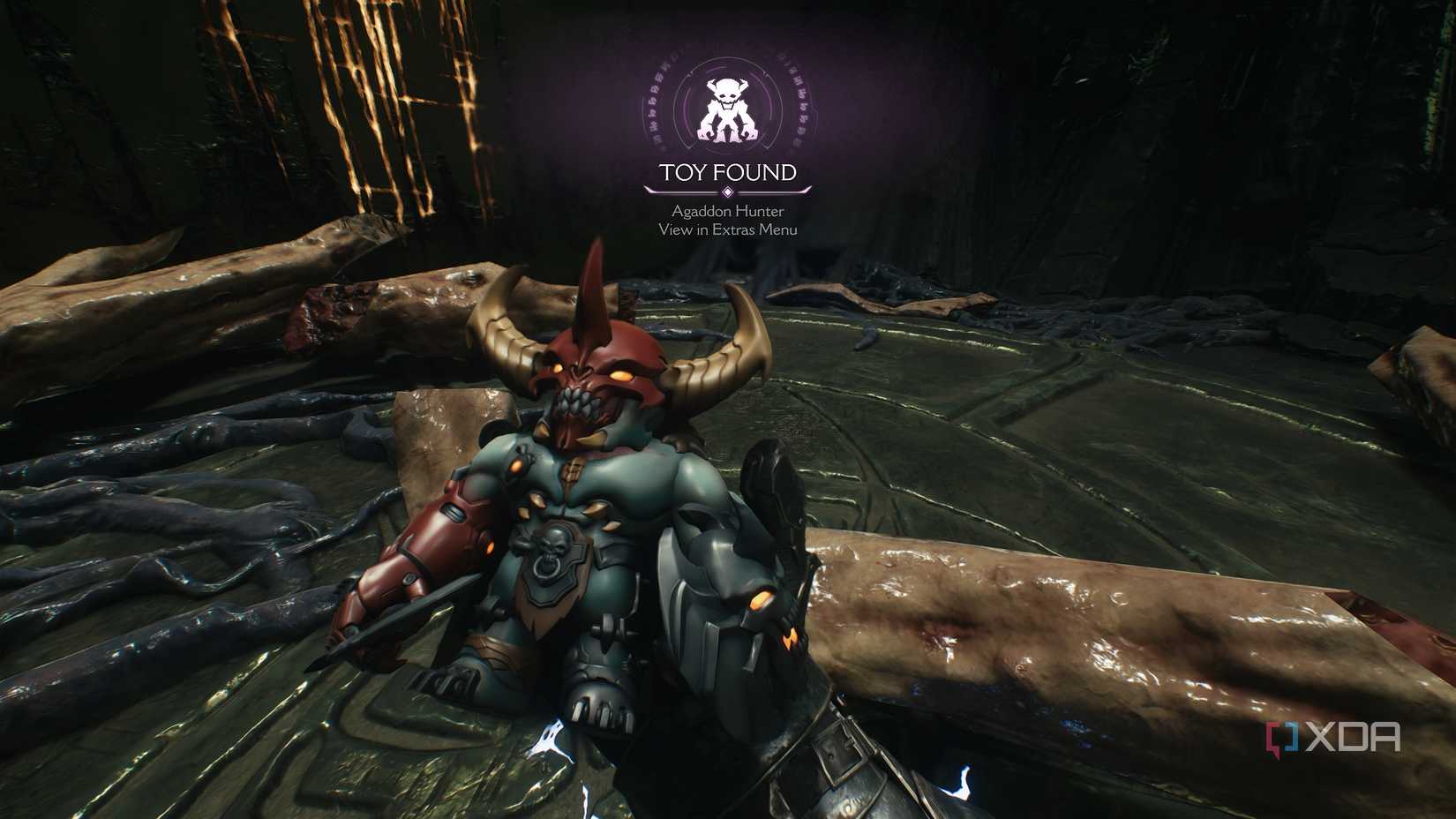This screenshot has height=819, width=1456.
Task: Expand the TOY FOUND notification banner
Action: 726,173
